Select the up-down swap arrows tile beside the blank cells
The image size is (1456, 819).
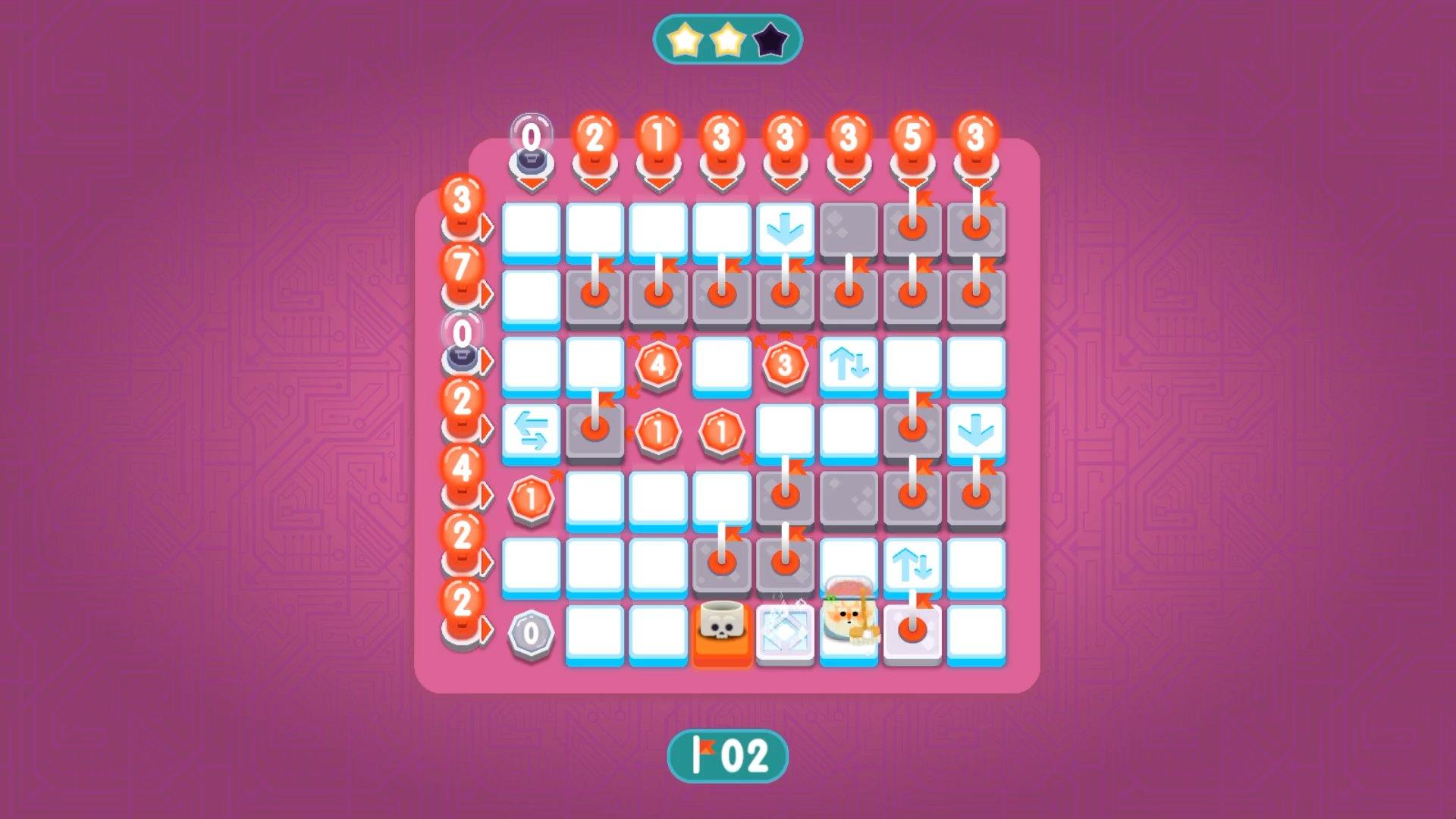[849, 364]
